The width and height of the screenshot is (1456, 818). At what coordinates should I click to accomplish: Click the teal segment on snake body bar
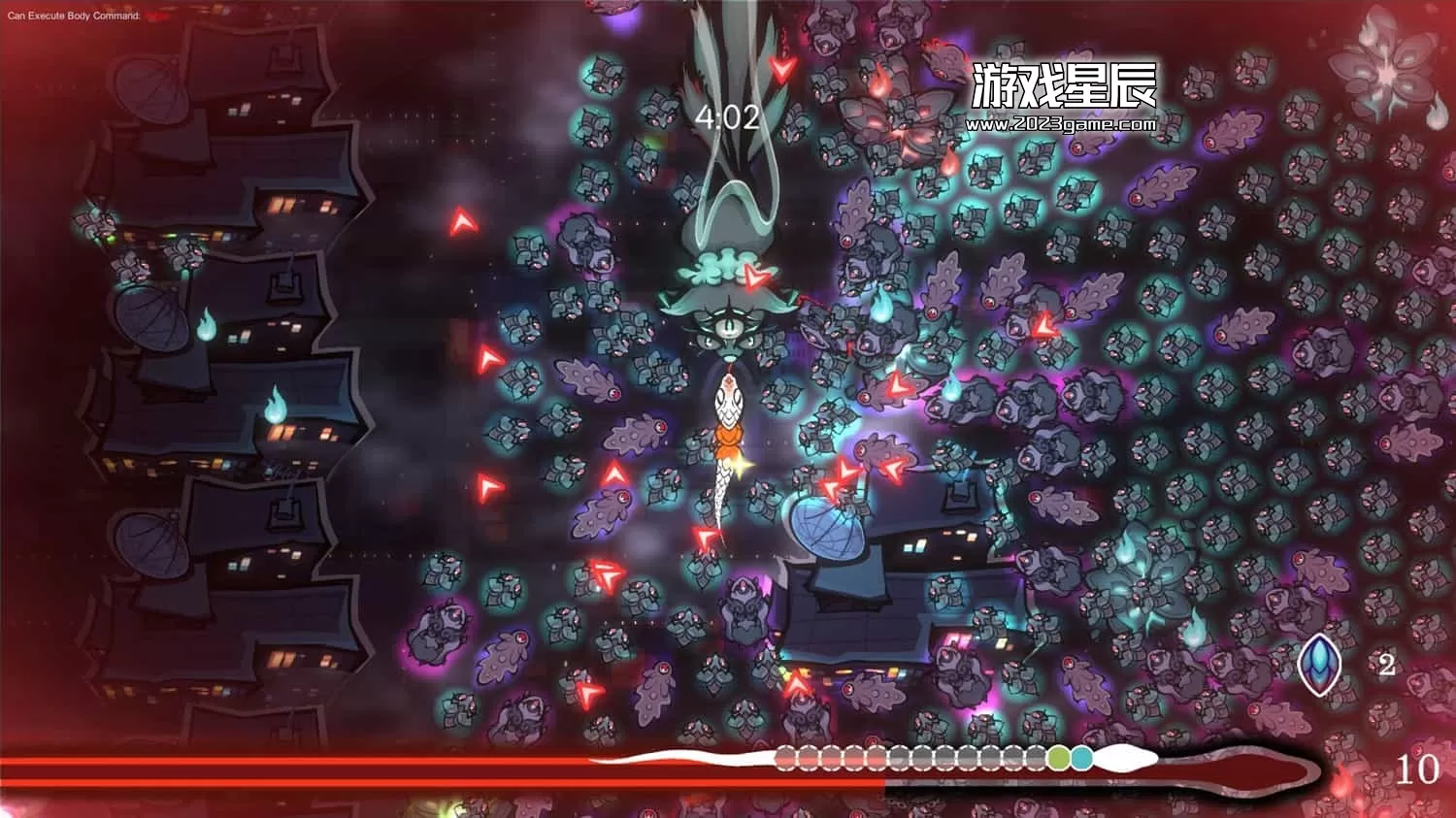pyautogui.click(x=1081, y=758)
